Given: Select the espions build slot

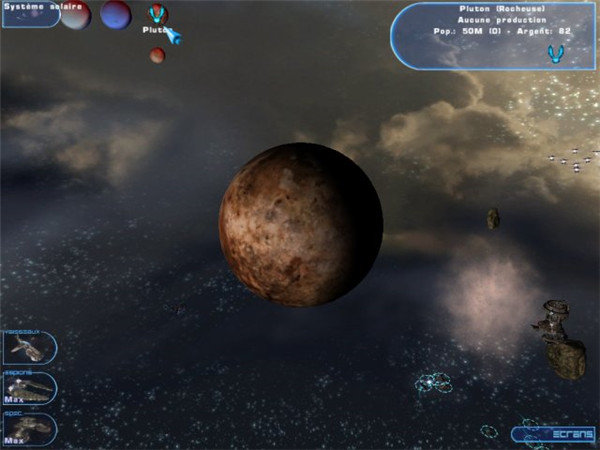Looking at the screenshot, I should [x=28, y=388].
